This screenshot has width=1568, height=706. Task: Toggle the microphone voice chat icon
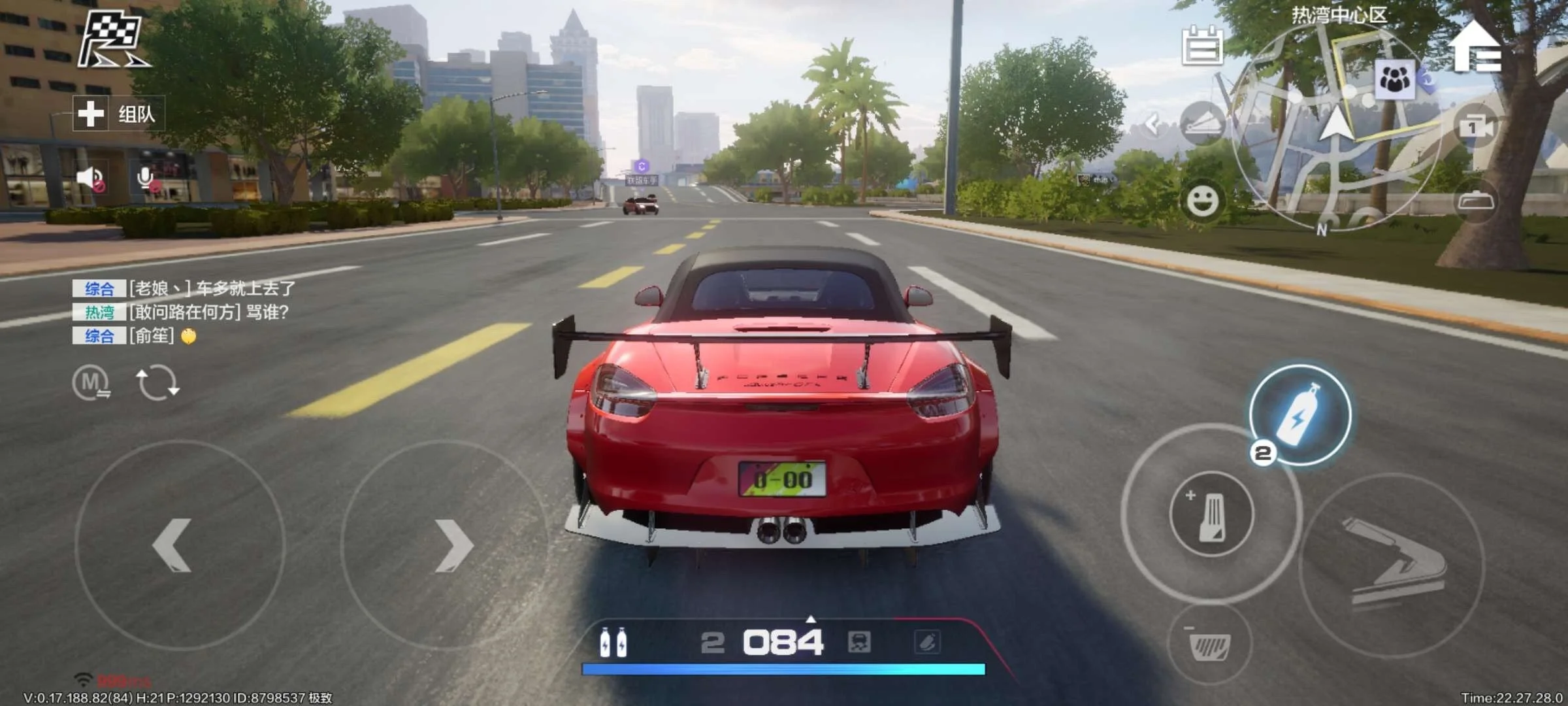(146, 178)
